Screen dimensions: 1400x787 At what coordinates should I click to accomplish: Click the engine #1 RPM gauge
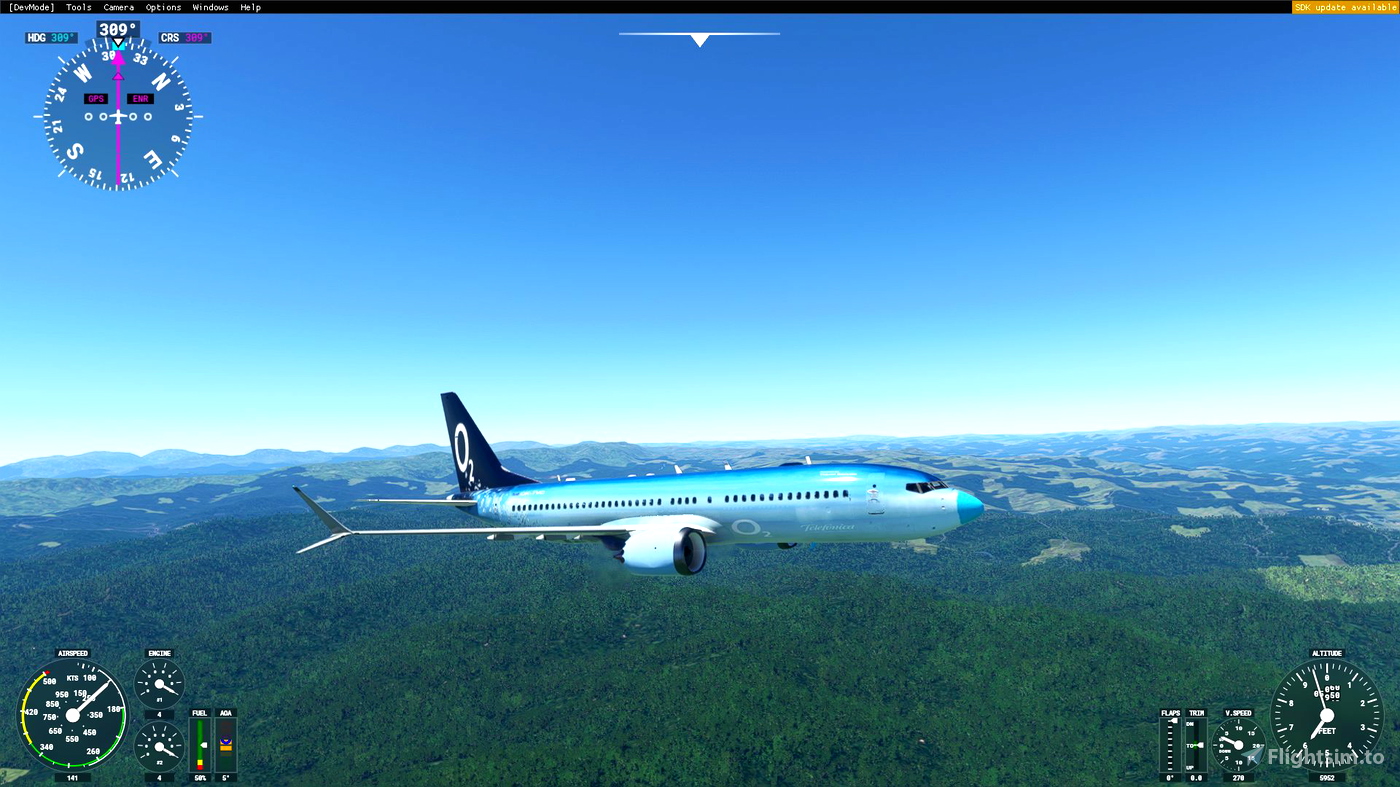point(158,685)
